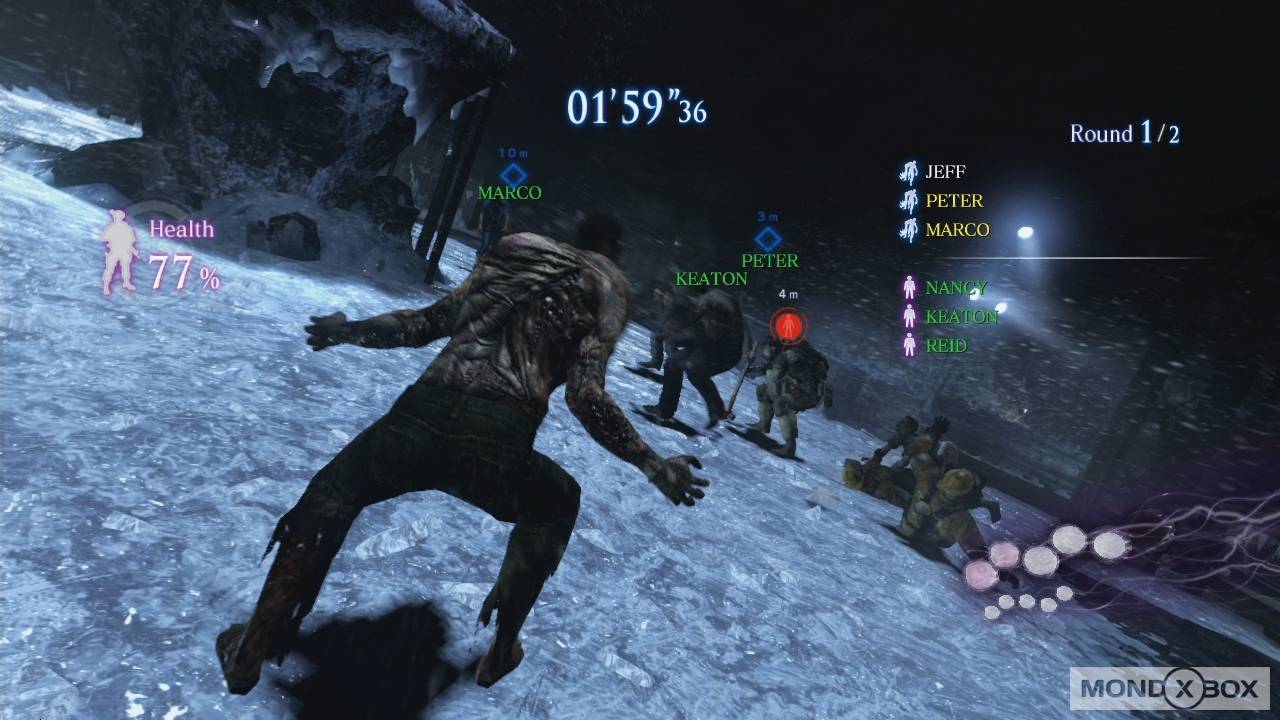Select JEFF's hunter team icon
This screenshot has height=720, width=1280.
click(x=908, y=171)
